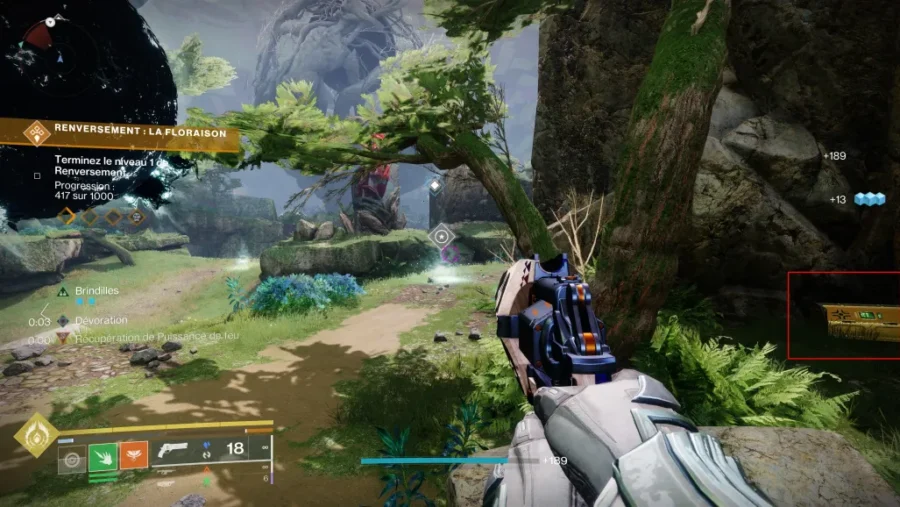The height and width of the screenshot is (507, 900).
Task: Click the Récupération de Puissance de feu icon
Action: click(63, 338)
